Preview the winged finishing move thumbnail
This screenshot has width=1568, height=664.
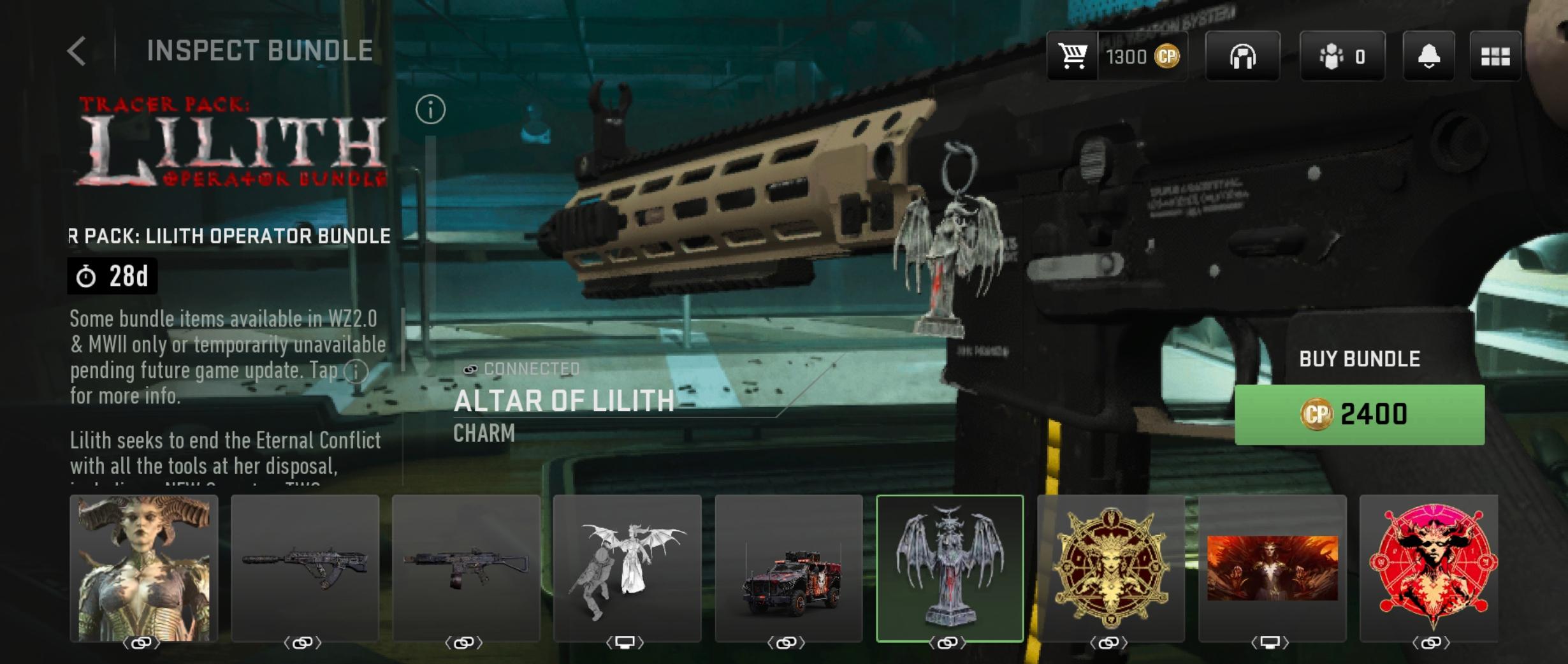[627, 568]
